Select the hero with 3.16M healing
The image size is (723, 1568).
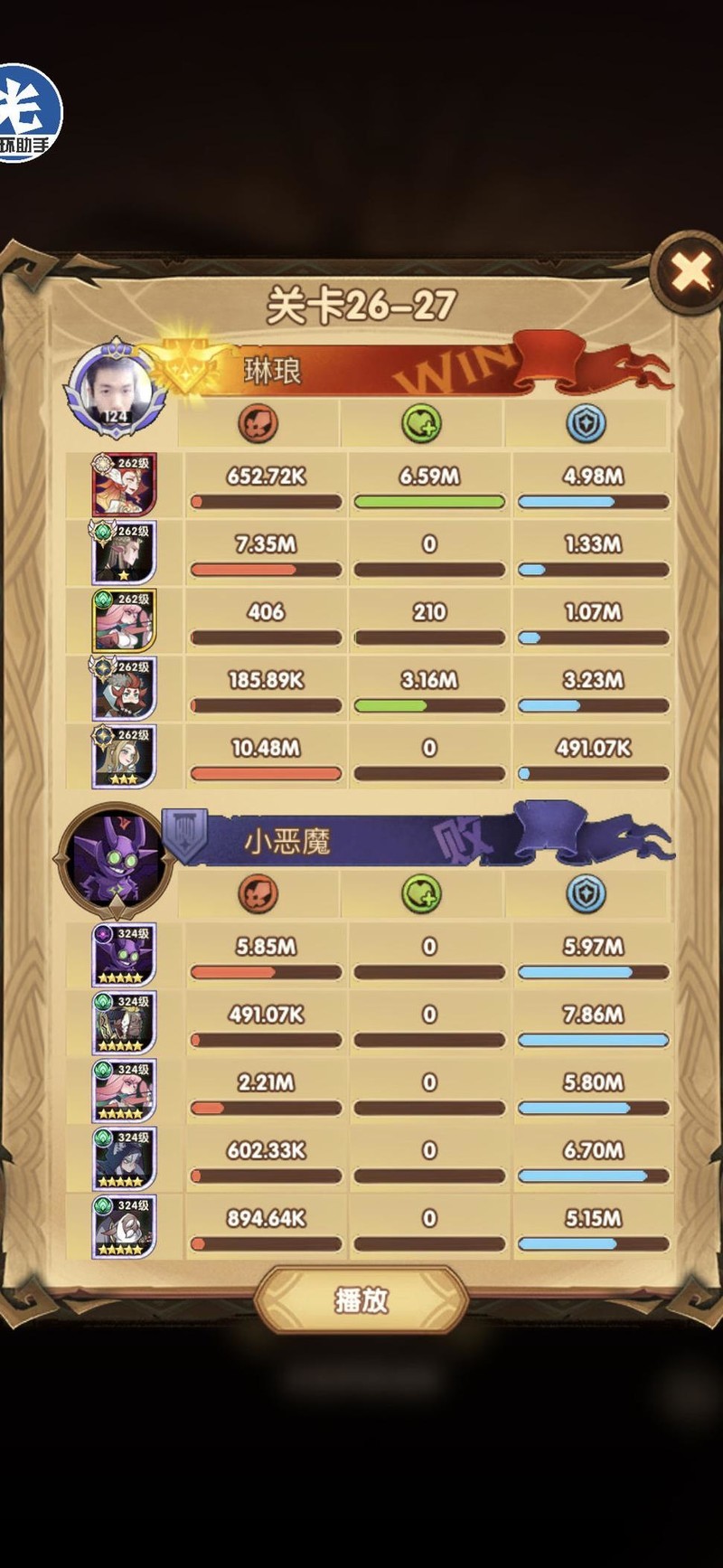coord(125,688)
